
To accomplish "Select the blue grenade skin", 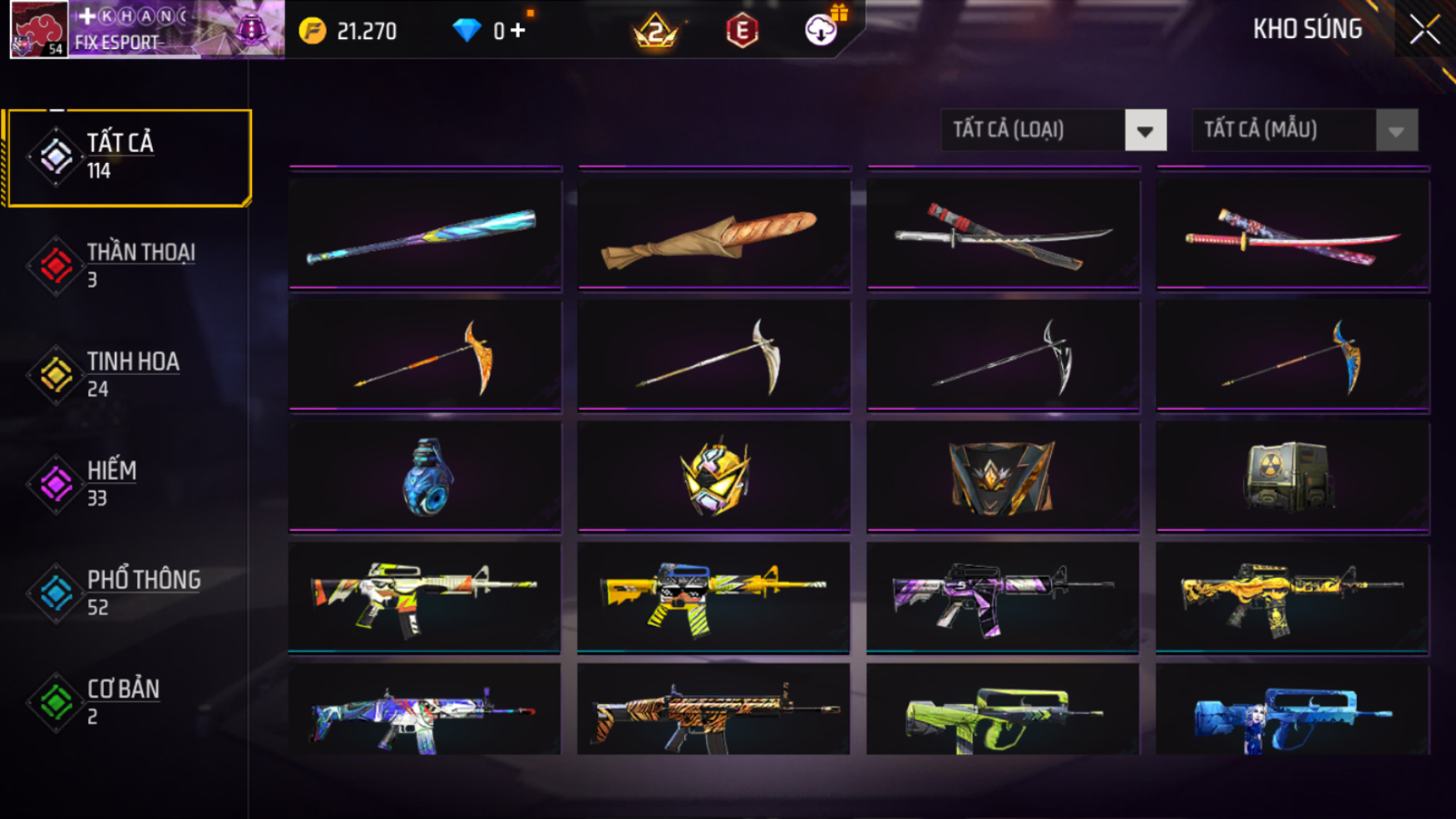I will pyautogui.click(x=425, y=476).
